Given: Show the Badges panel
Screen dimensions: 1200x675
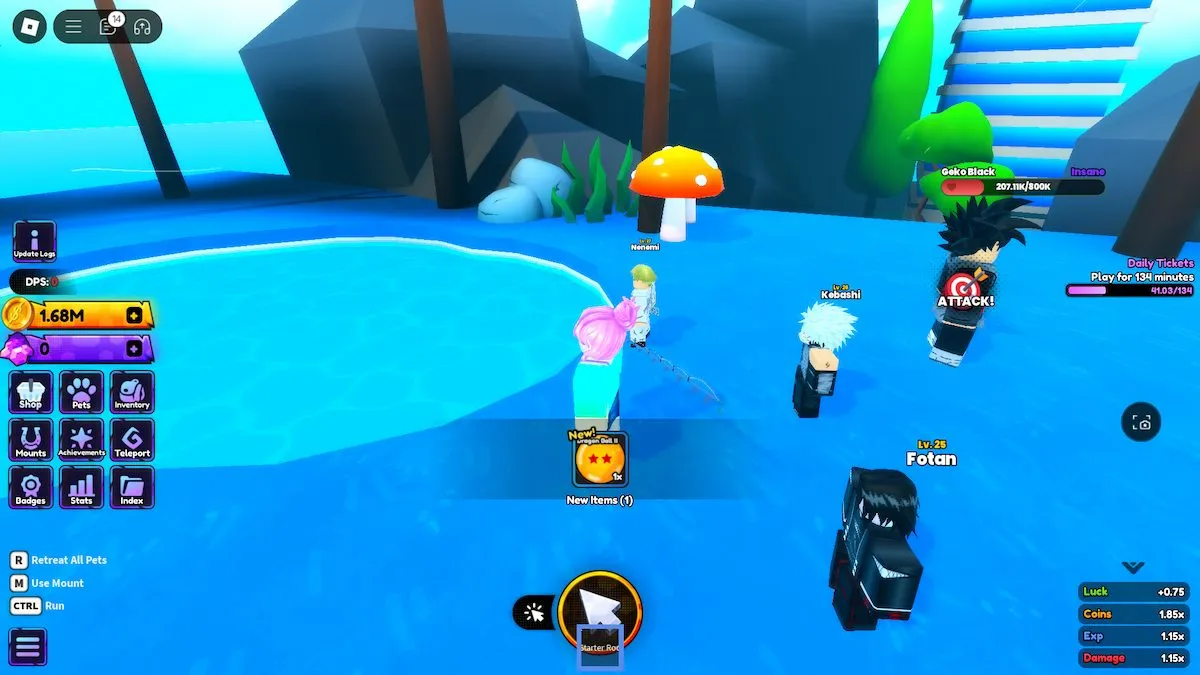Looking at the screenshot, I should point(31,488).
